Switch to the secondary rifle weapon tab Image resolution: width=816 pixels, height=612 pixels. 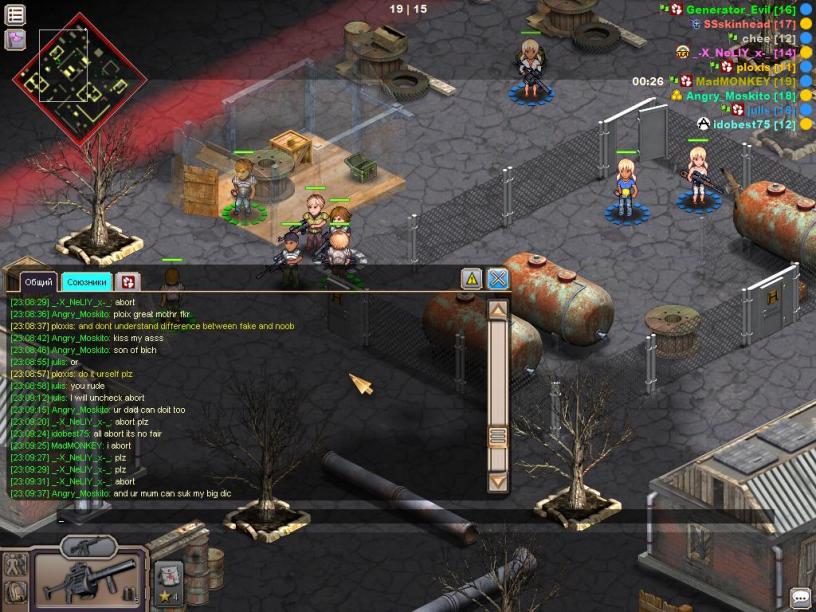pos(89,546)
